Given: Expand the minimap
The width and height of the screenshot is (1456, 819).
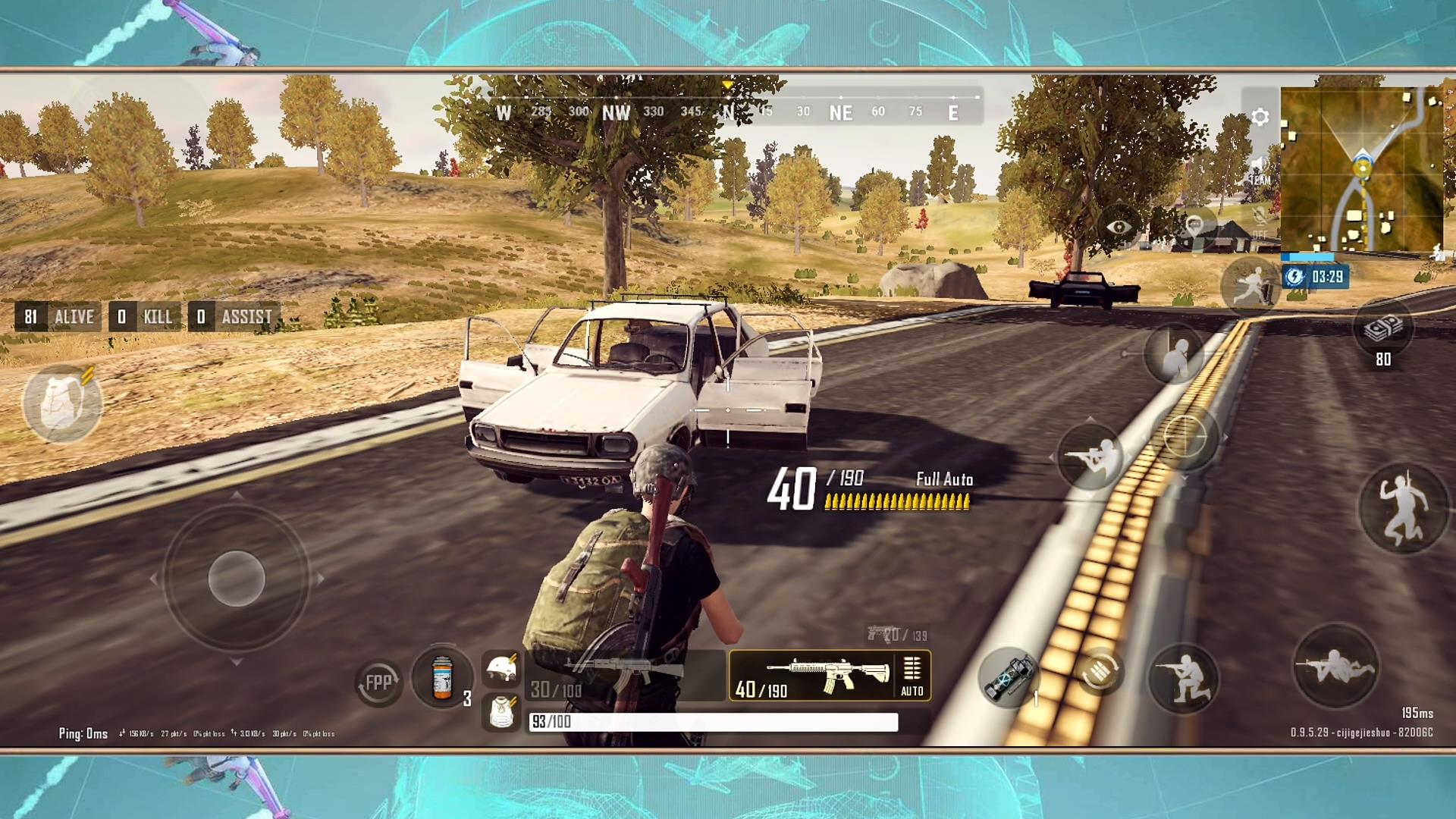Looking at the screenshot, I should click(x=1361, y=169).
